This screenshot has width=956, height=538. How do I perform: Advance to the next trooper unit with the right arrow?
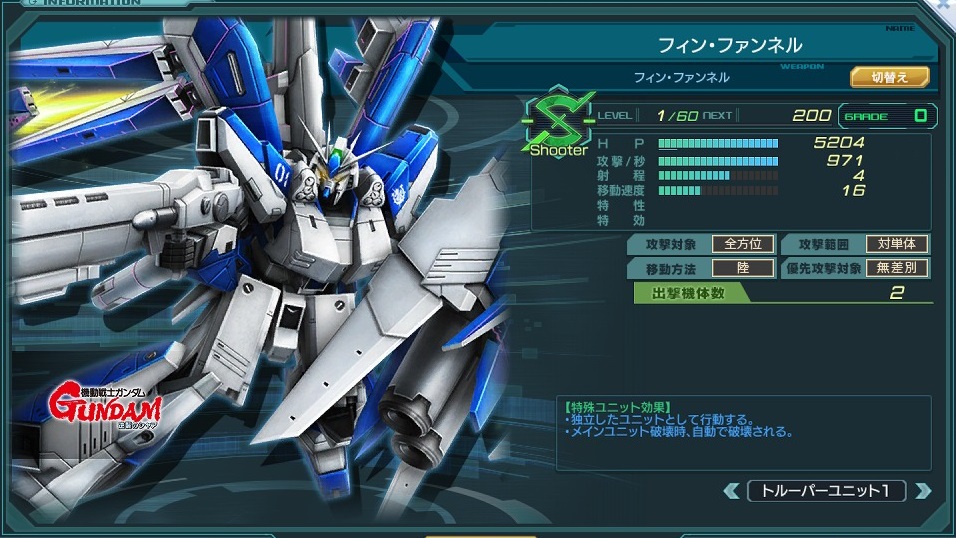click(x=923, y=491)
